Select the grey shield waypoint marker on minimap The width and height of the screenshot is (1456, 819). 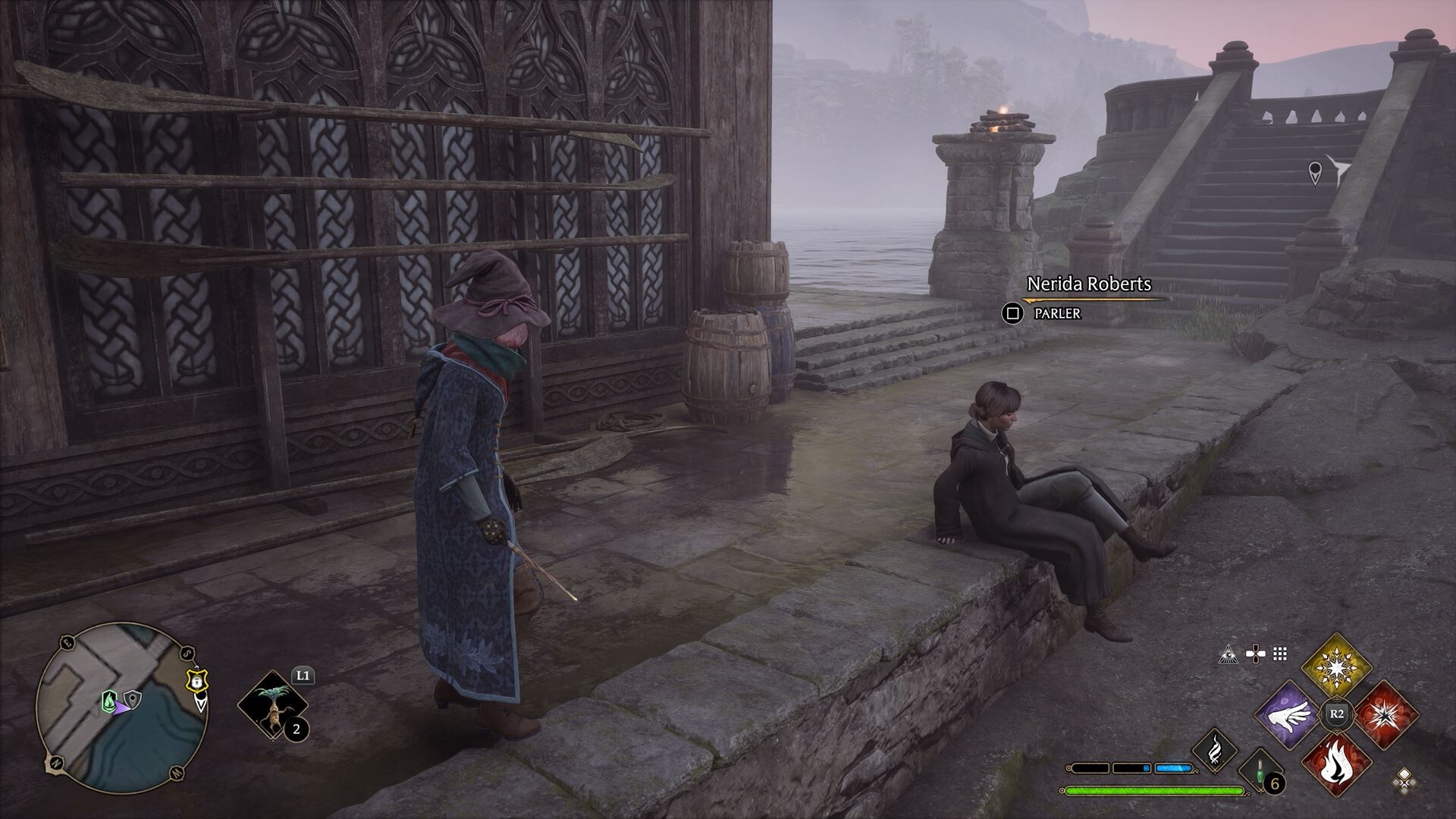133,698
